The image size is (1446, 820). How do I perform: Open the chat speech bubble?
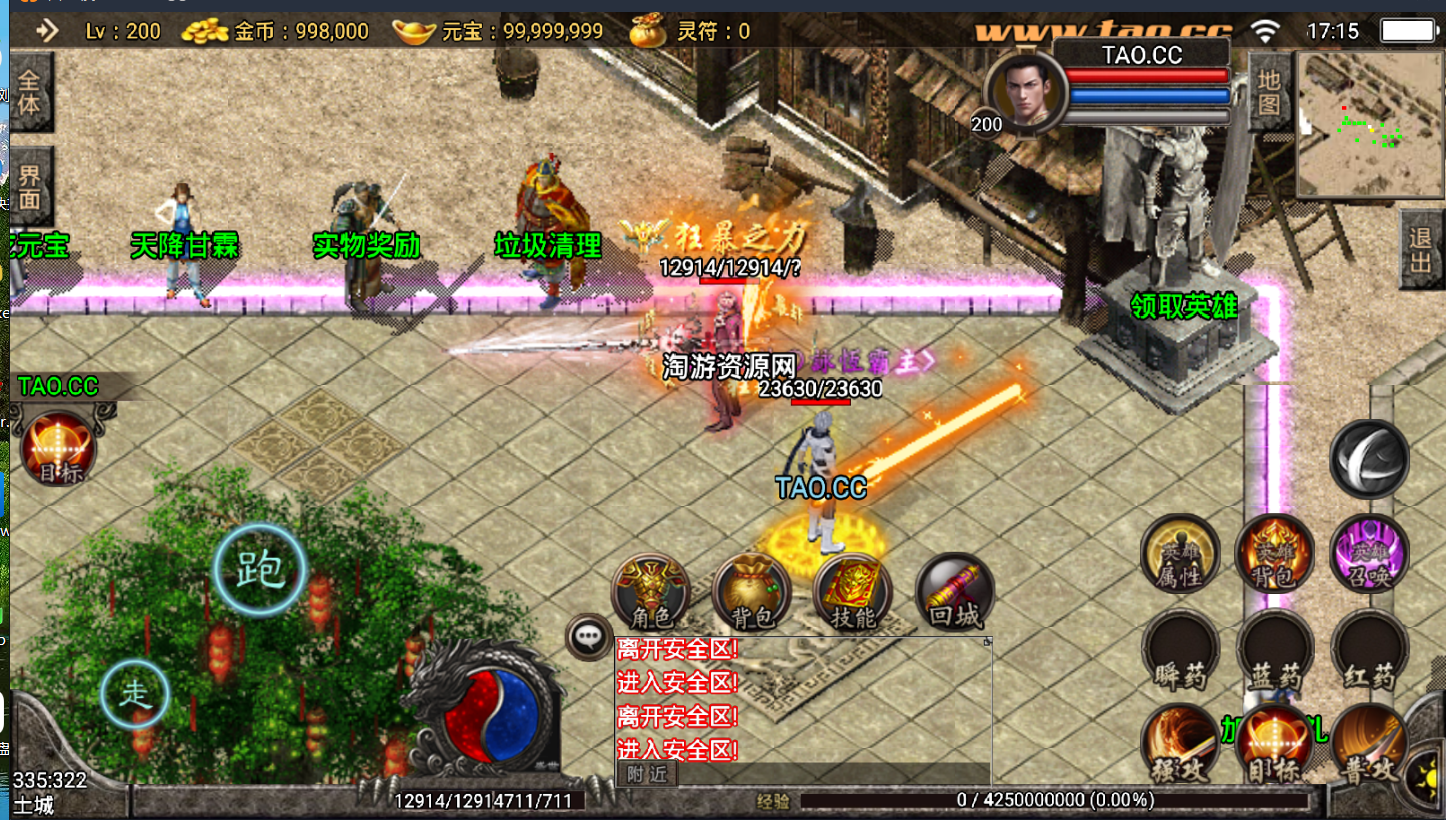589,636
